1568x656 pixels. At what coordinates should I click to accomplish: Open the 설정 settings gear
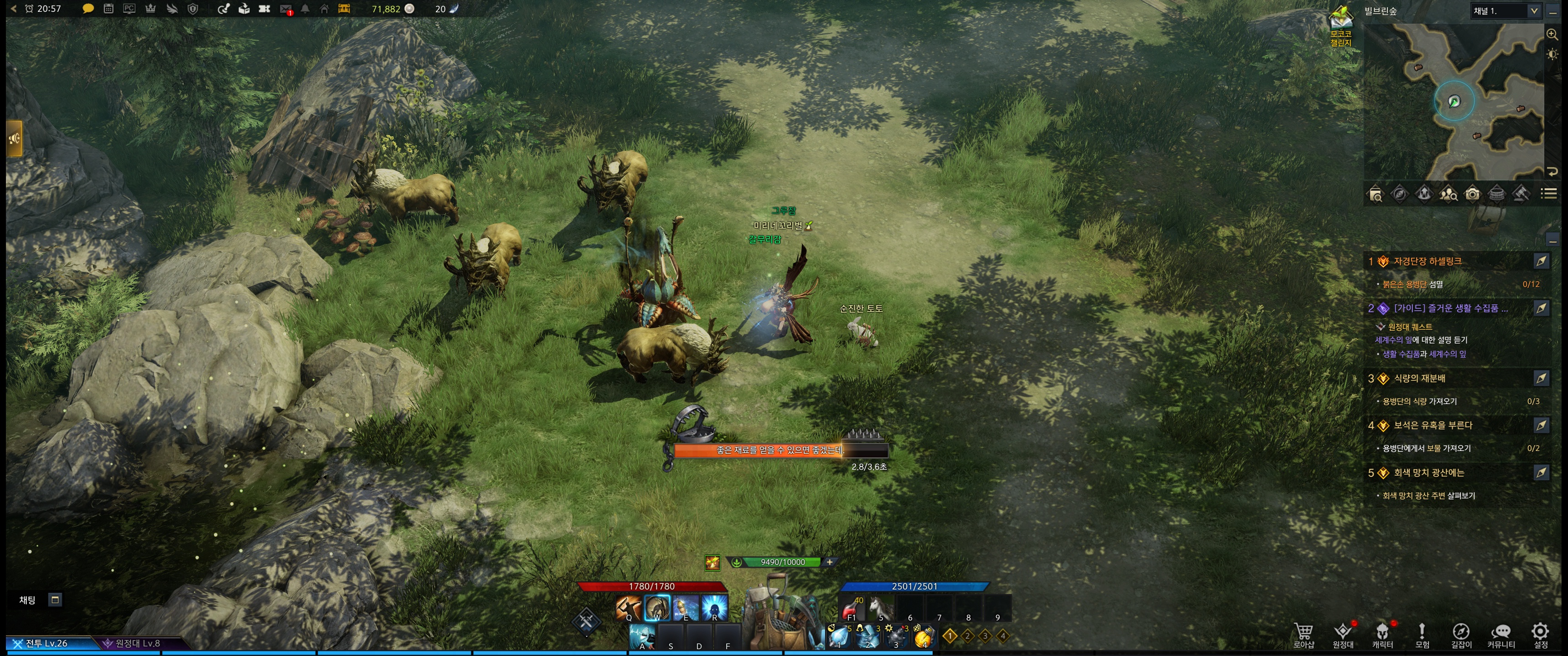coord(1540,635)
